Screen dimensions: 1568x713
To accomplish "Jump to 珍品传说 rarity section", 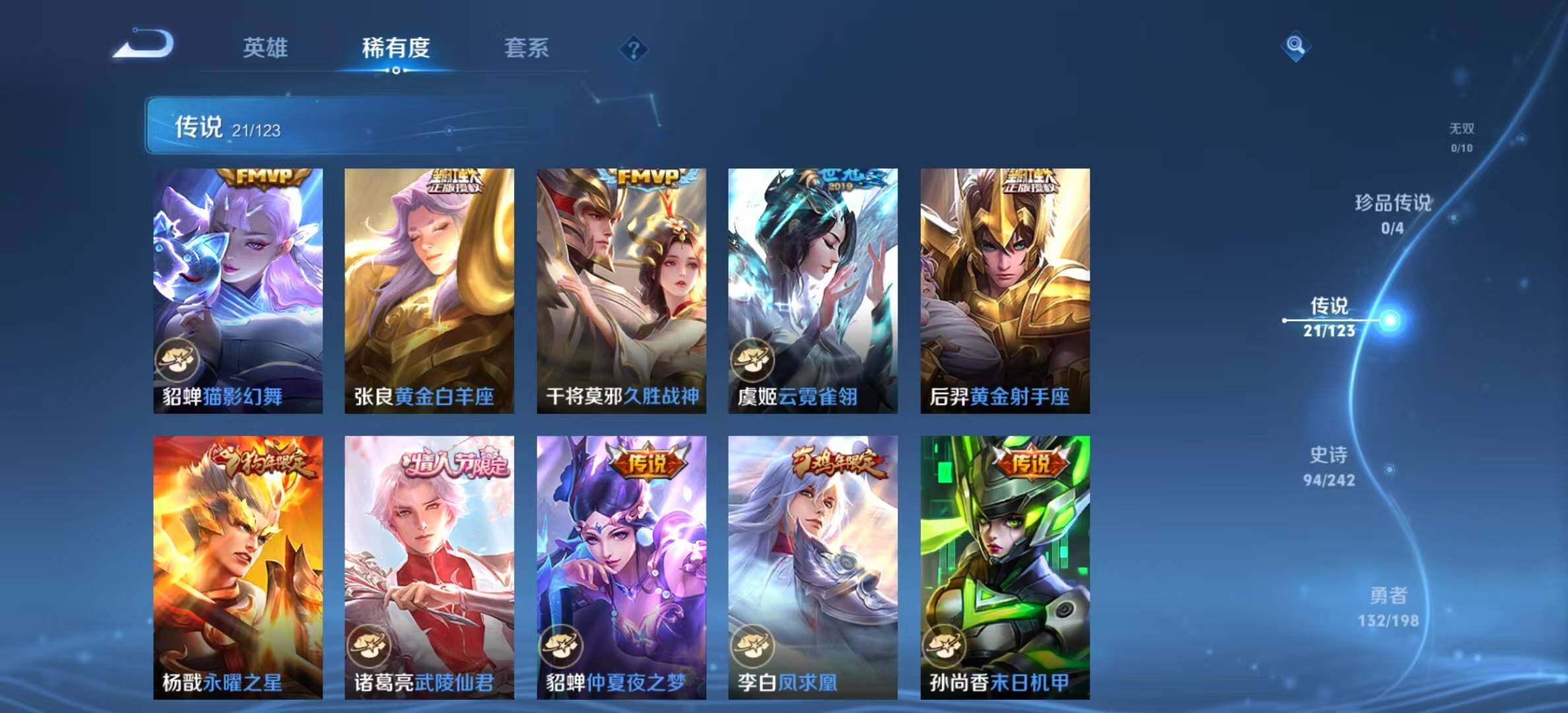I will pyautogui.click(x=1392, y=213).
